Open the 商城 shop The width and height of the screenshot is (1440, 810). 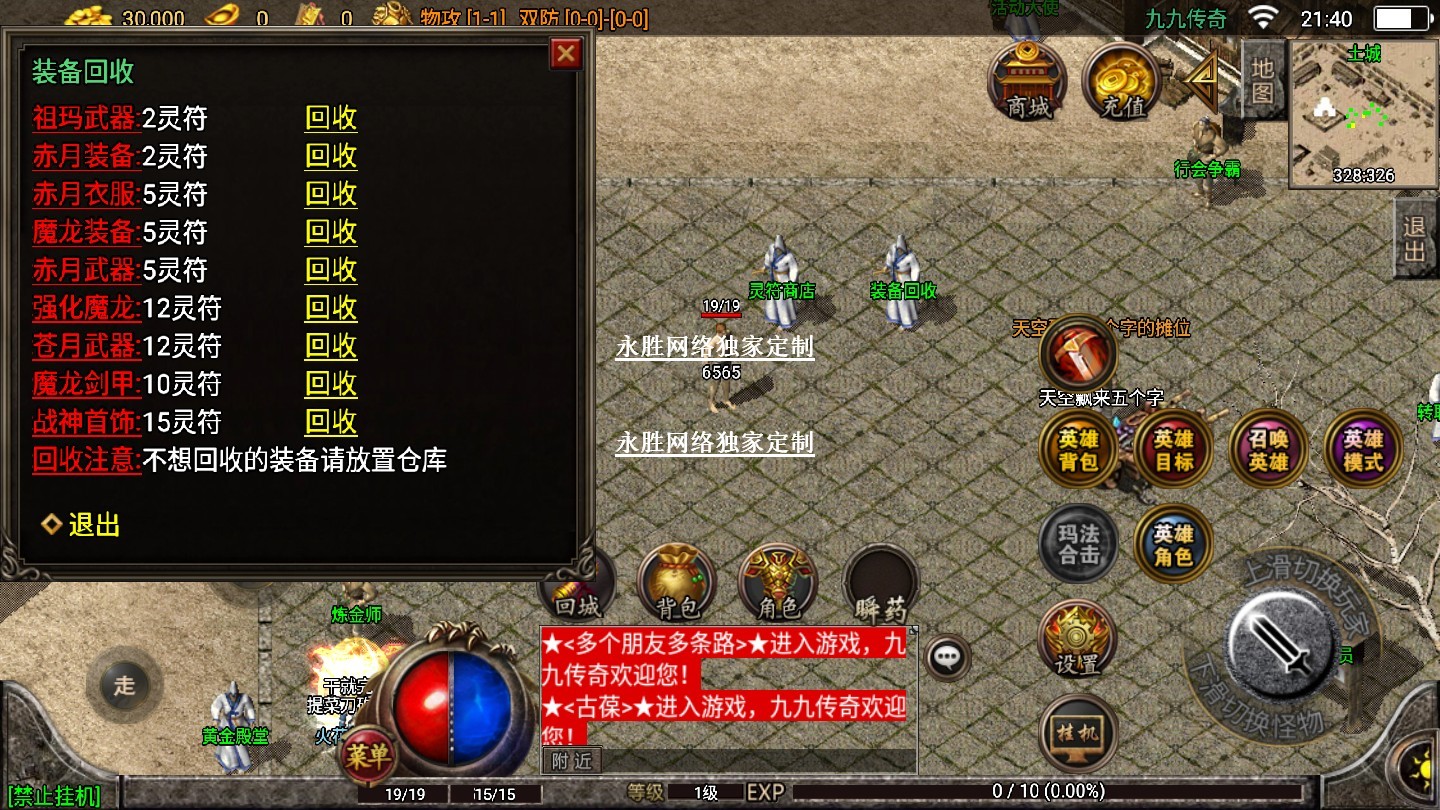pyautogui.click(x=1027, y=80)
